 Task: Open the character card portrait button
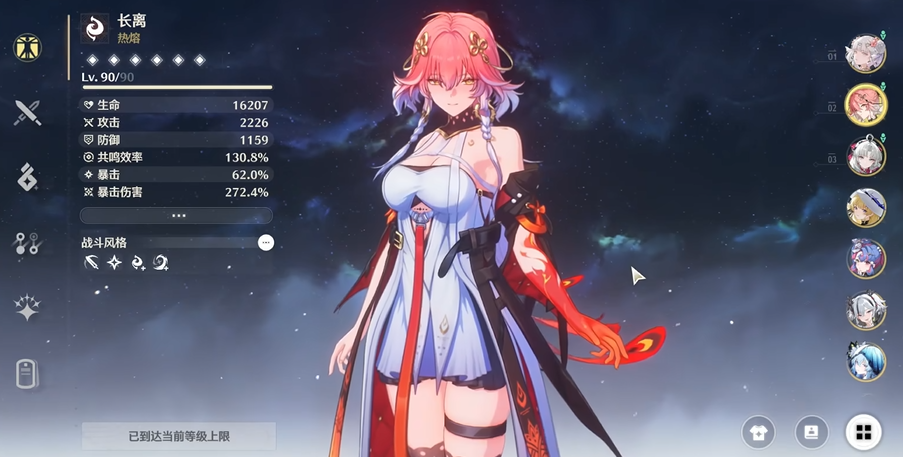(x=811, y=432)
